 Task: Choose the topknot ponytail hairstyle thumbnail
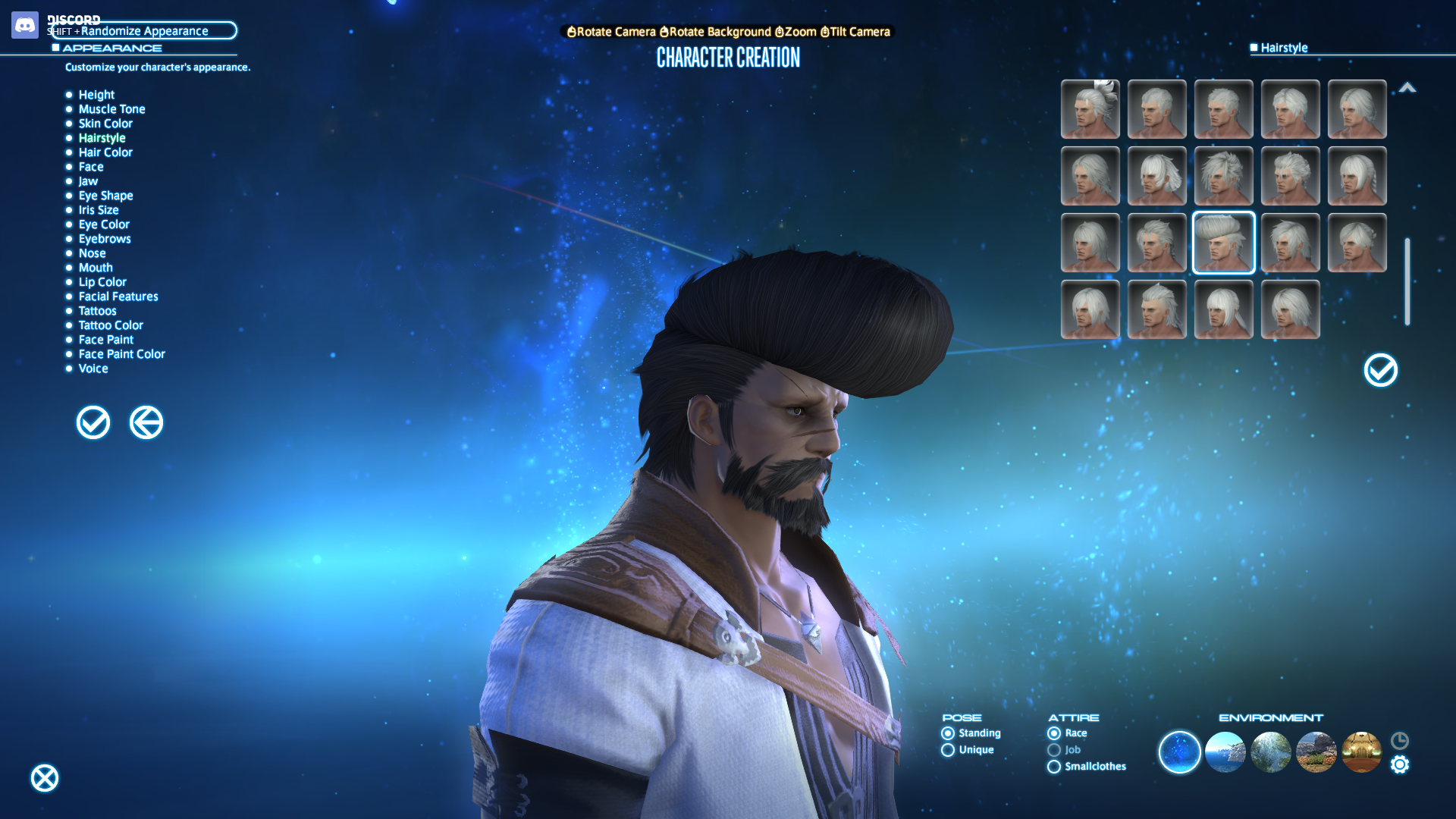(x=1090, y=109)
